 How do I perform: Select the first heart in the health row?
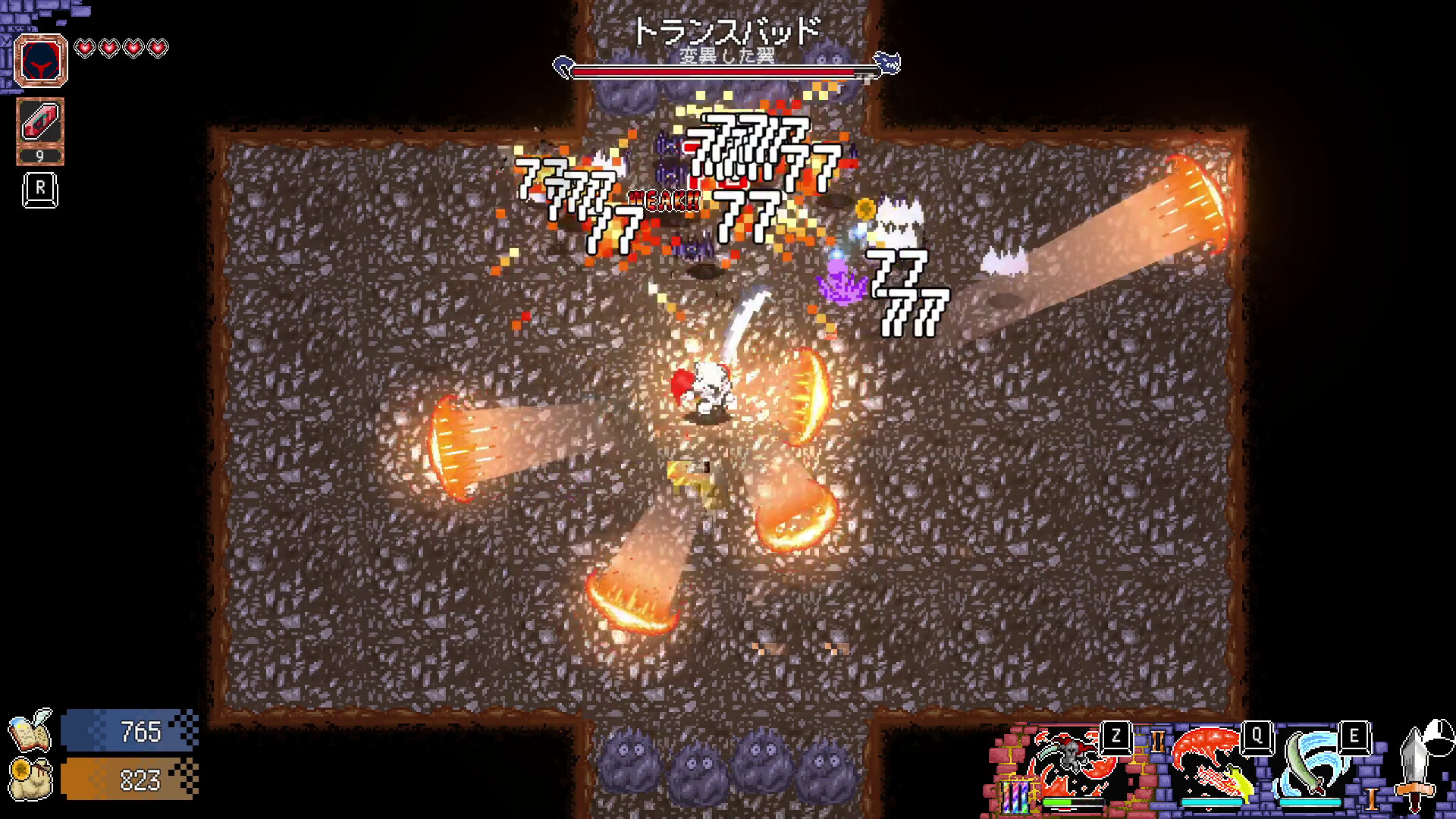86,47
